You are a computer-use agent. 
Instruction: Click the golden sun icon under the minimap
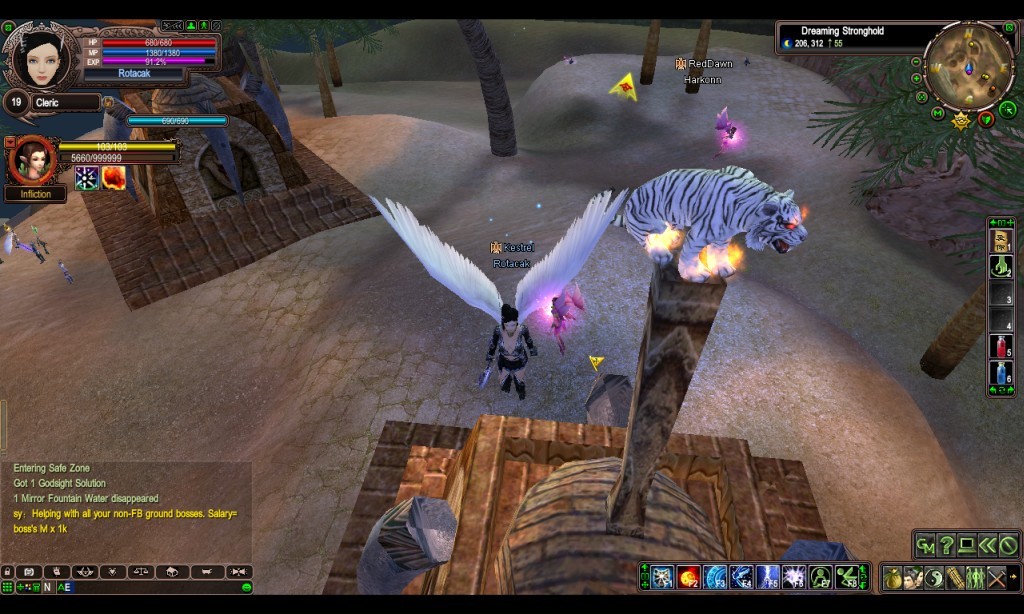[961, 121]
